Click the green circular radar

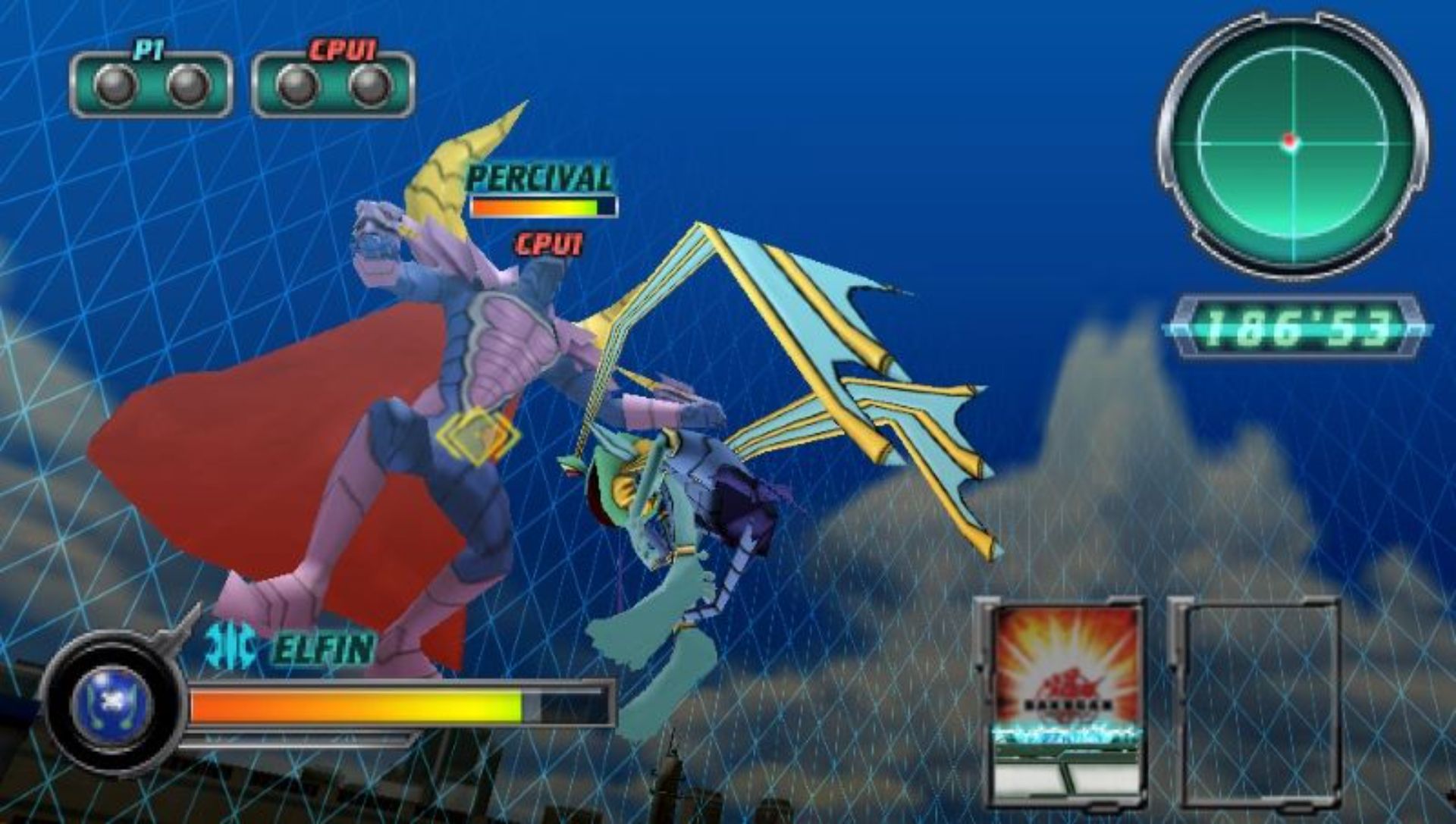pos(1292,143)
